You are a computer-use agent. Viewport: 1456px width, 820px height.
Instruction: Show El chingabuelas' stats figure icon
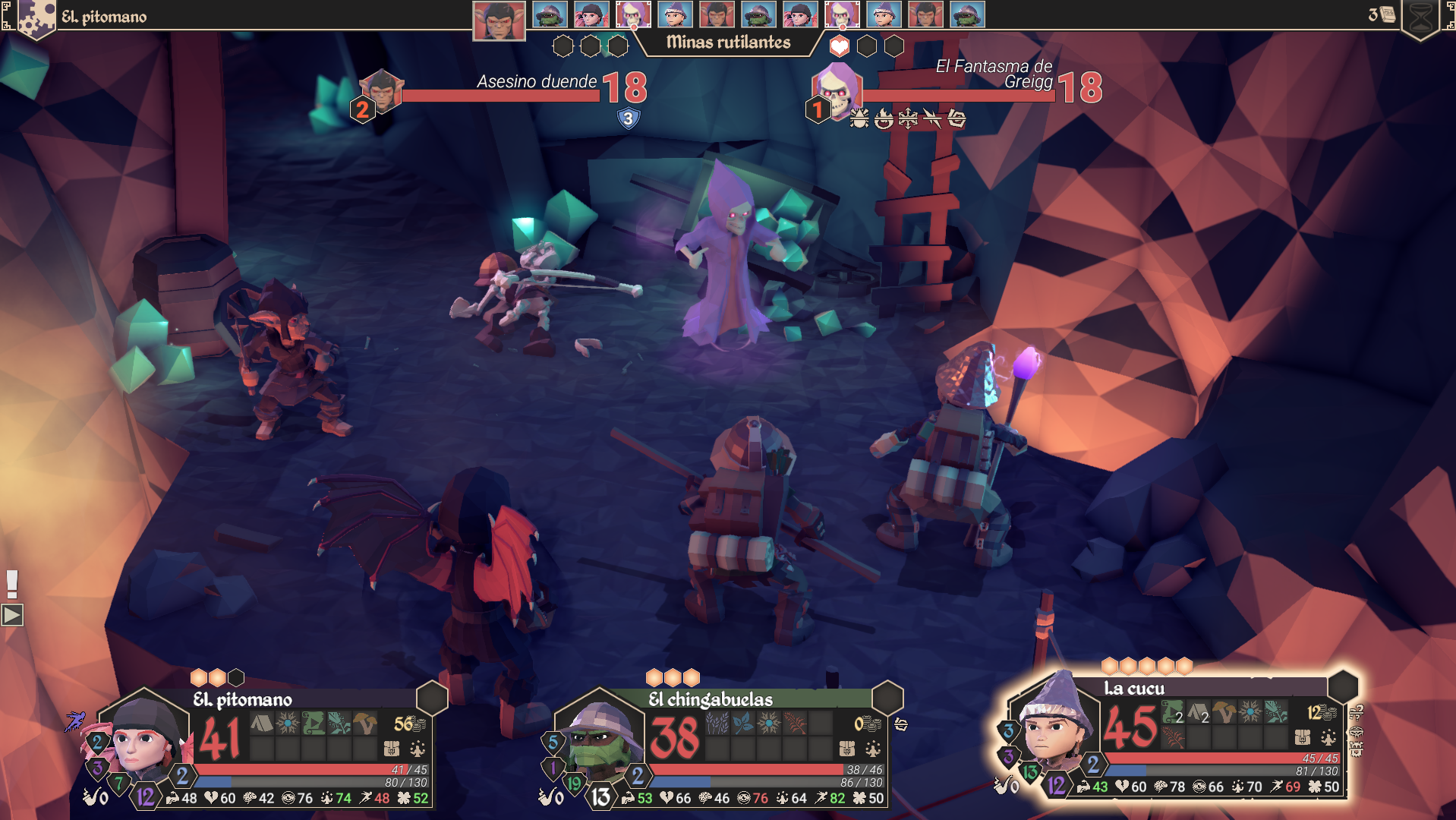tap(873, 749)
